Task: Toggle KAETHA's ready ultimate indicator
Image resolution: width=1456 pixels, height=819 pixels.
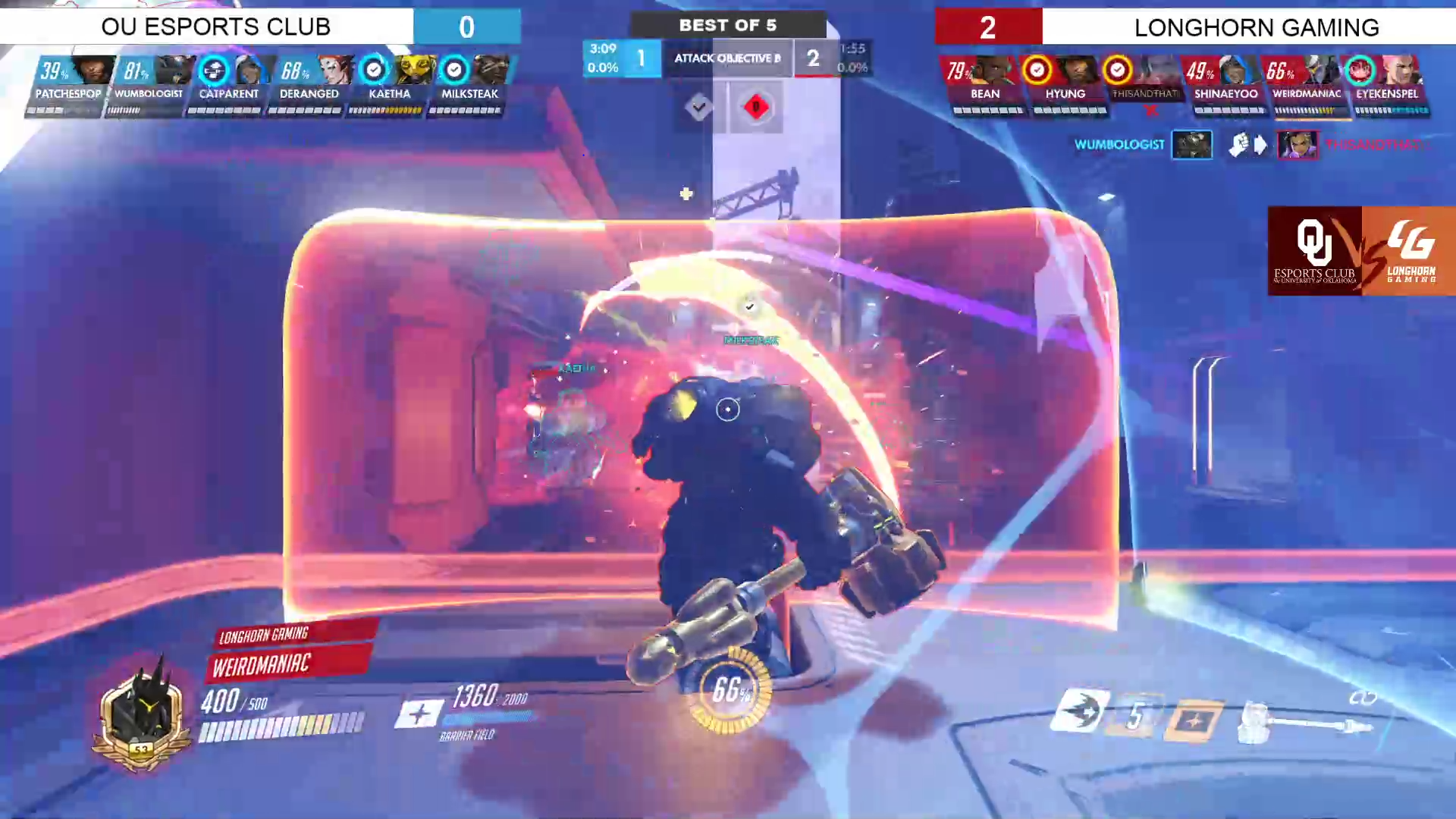Action: pyautogui.click(x=374, y=70)
